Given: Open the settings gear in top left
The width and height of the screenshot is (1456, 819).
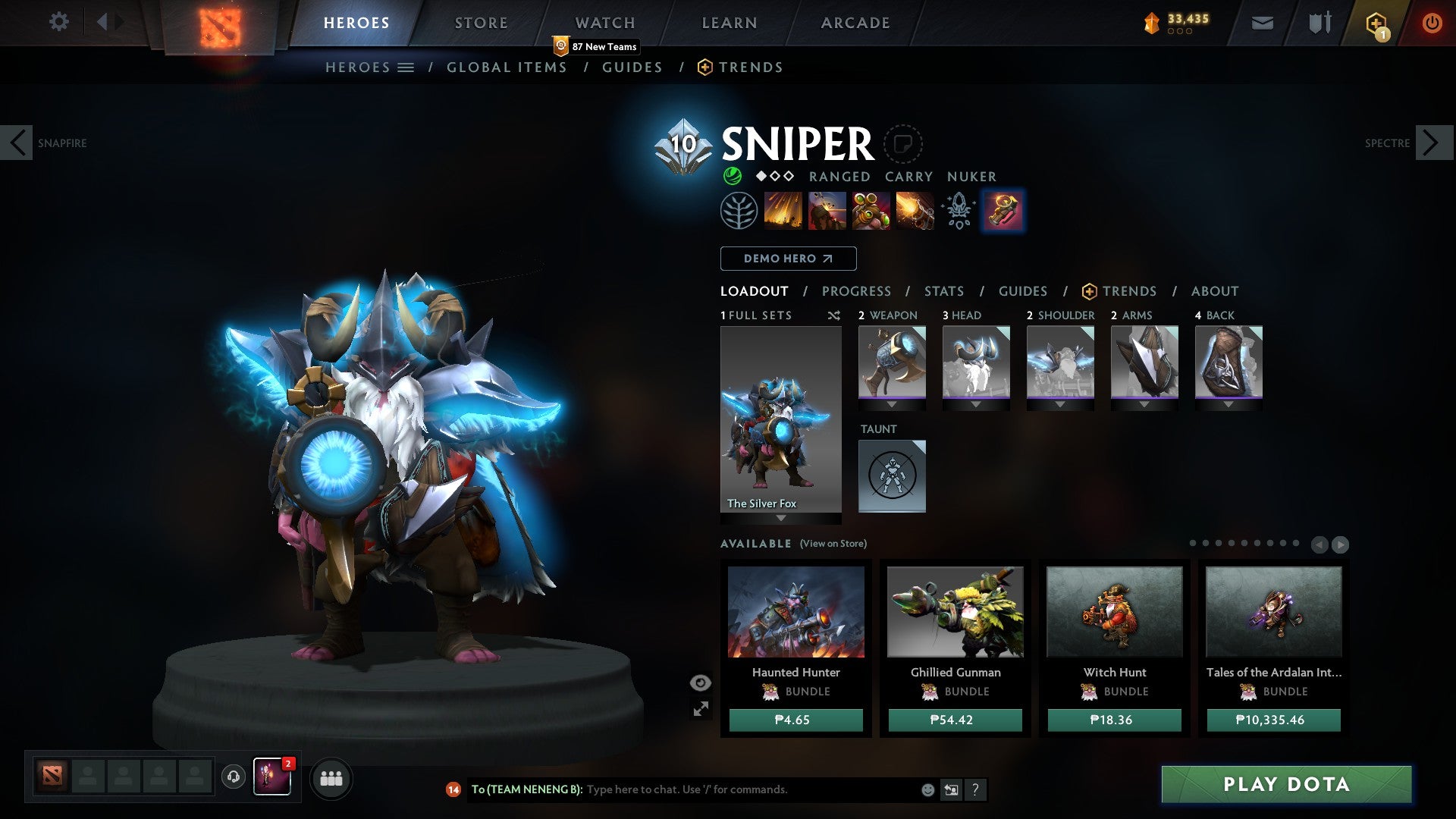Looking at the screenshot, I should pyautogui.click(x=59, y=22).
